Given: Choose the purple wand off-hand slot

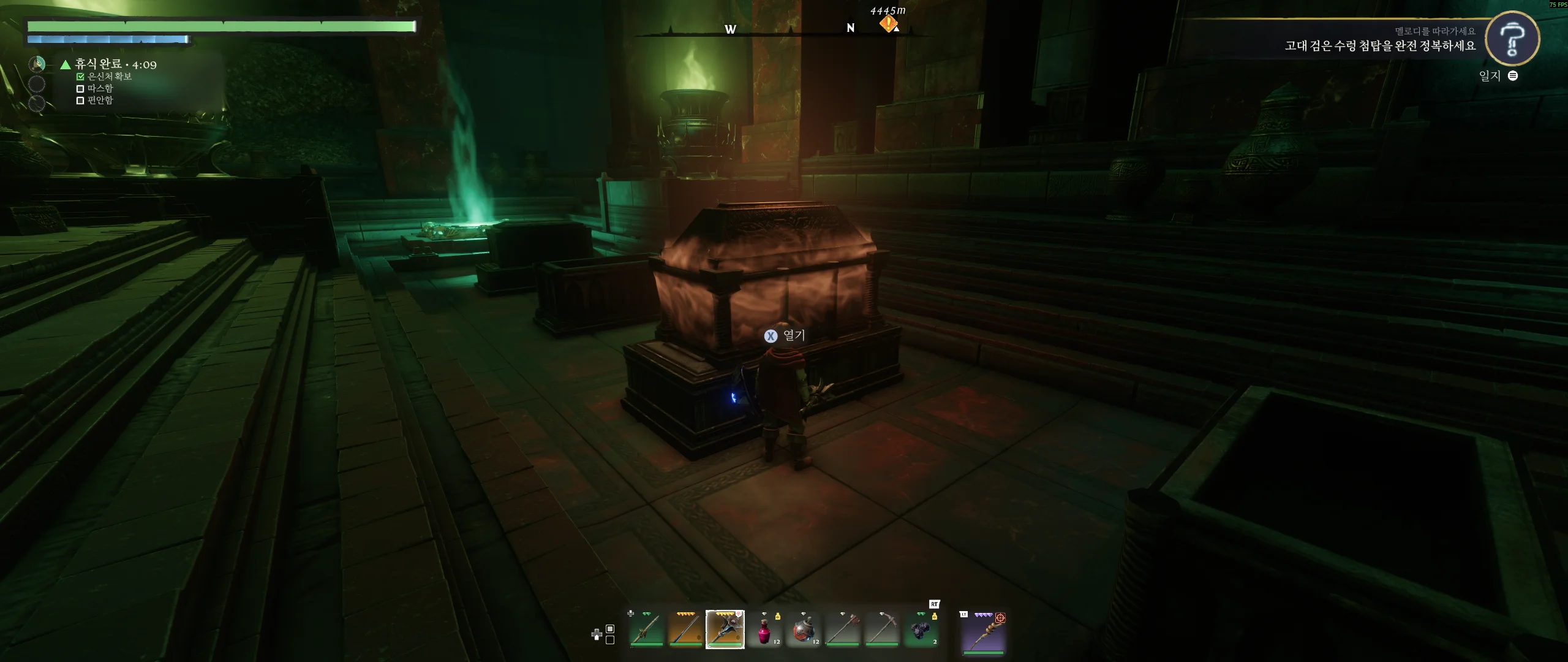Looking at the screenshot, I should [984, 632].
